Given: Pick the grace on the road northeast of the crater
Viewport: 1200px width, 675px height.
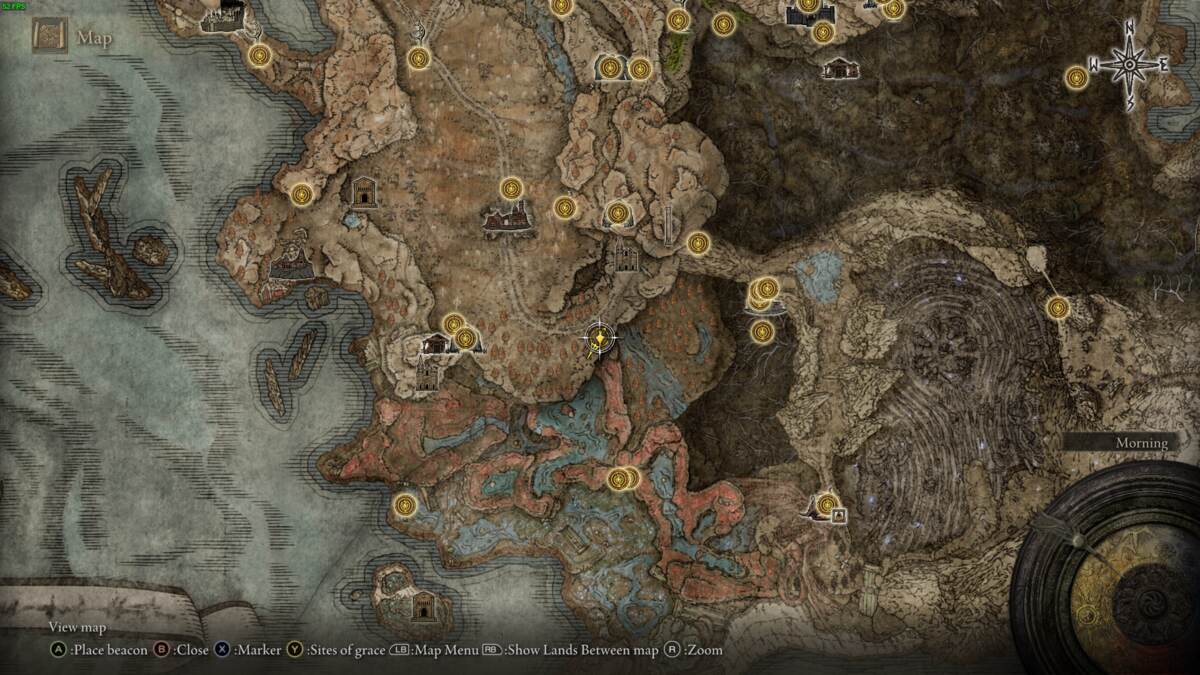Looking at the screenshot, I should pyautogui.click(x=1057, y=308).
